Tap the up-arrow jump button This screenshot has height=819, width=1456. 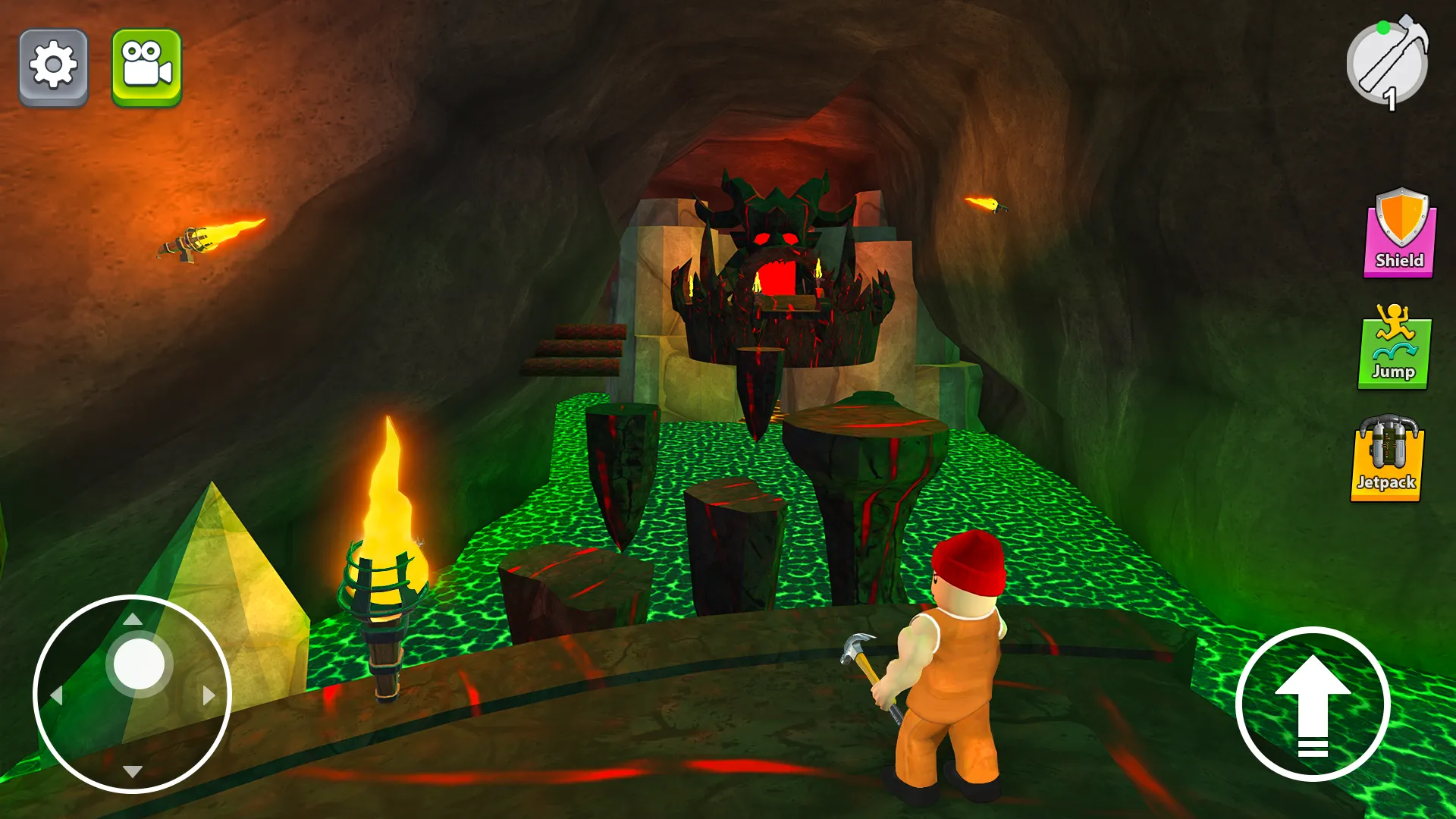click(x=1313, y=704)
